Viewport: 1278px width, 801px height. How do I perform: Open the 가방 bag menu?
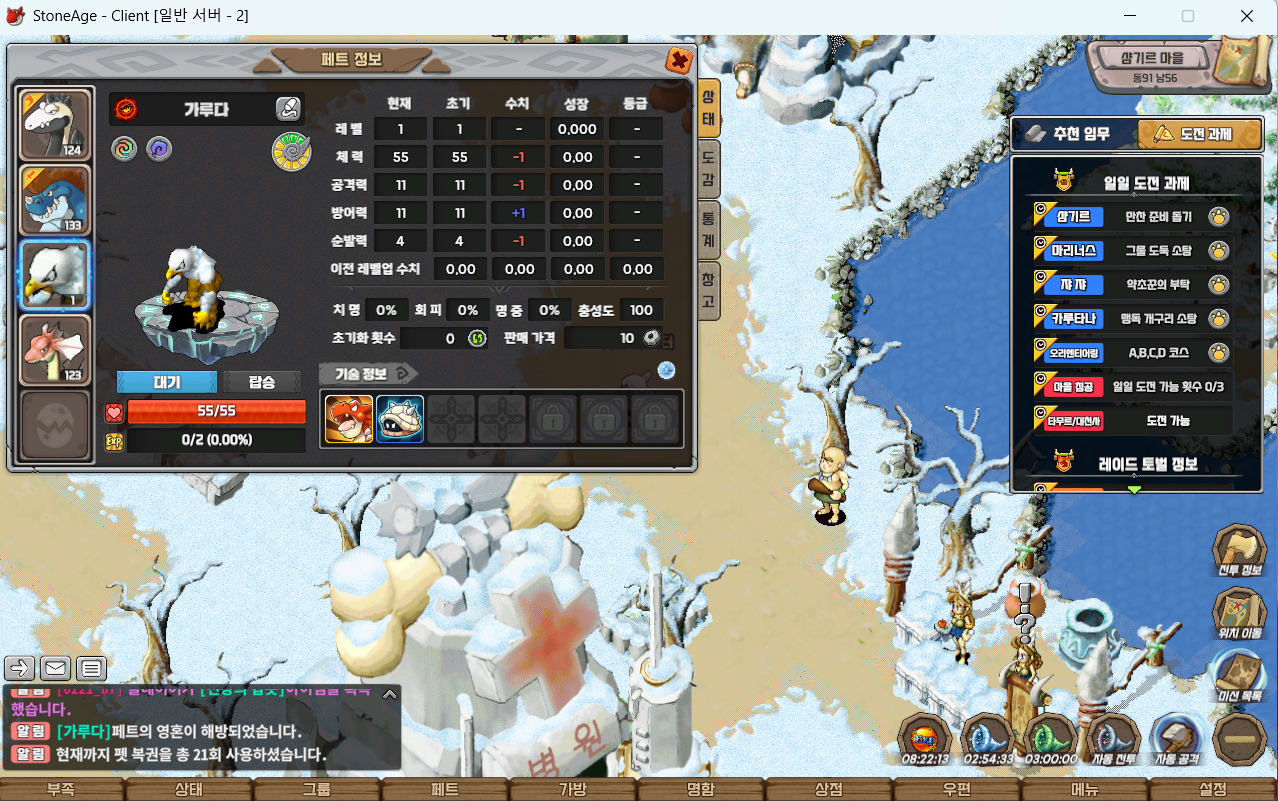click(573, 789)
